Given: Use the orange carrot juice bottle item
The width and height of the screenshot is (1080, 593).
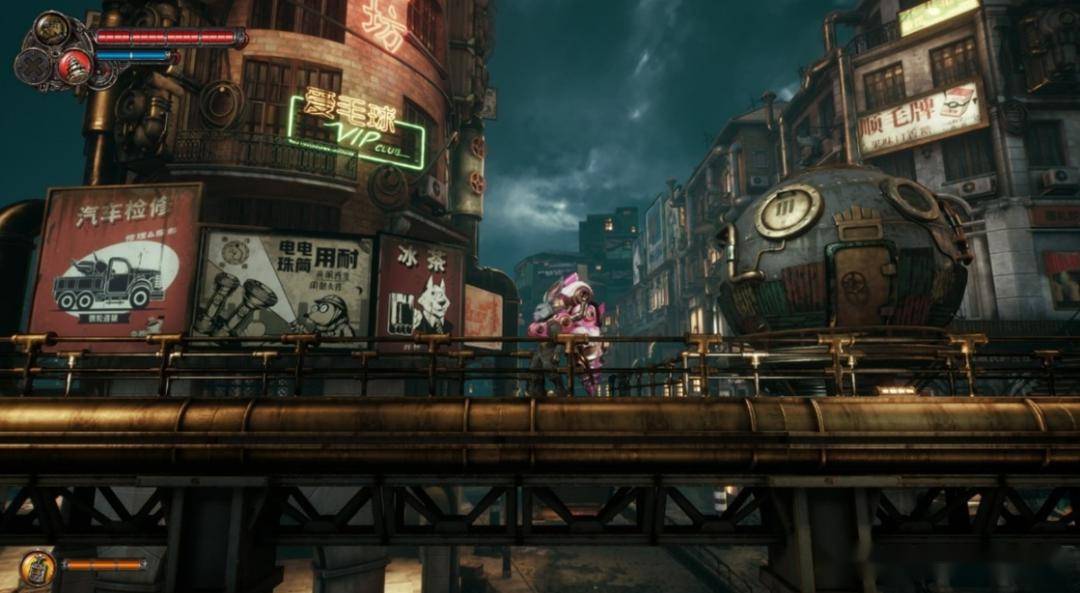Looking at the screenshot, I should click(x=37, y=569).
